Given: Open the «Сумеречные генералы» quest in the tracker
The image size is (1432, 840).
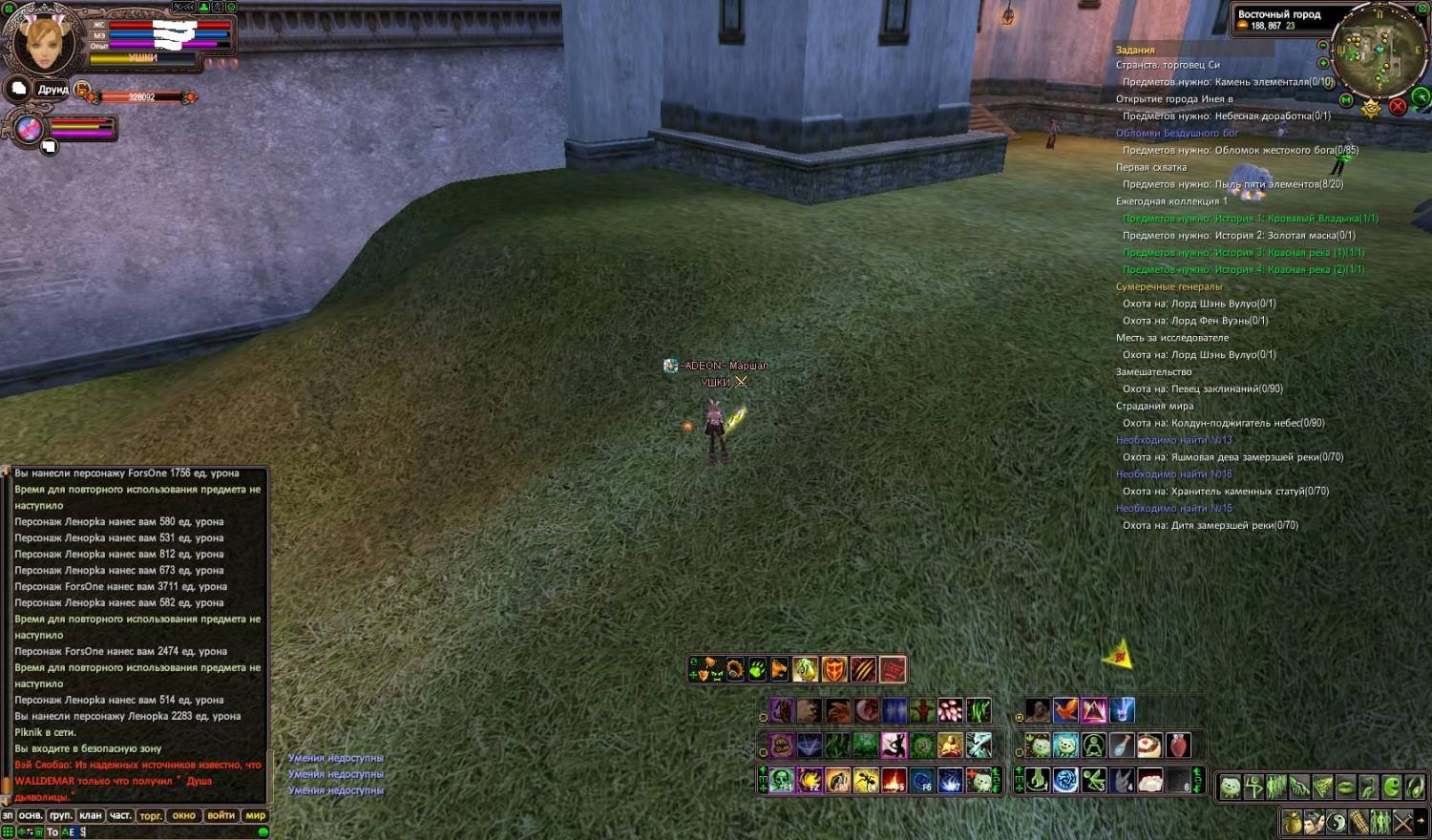Looking at the screenshot, I should click(x=1169, y=286).
